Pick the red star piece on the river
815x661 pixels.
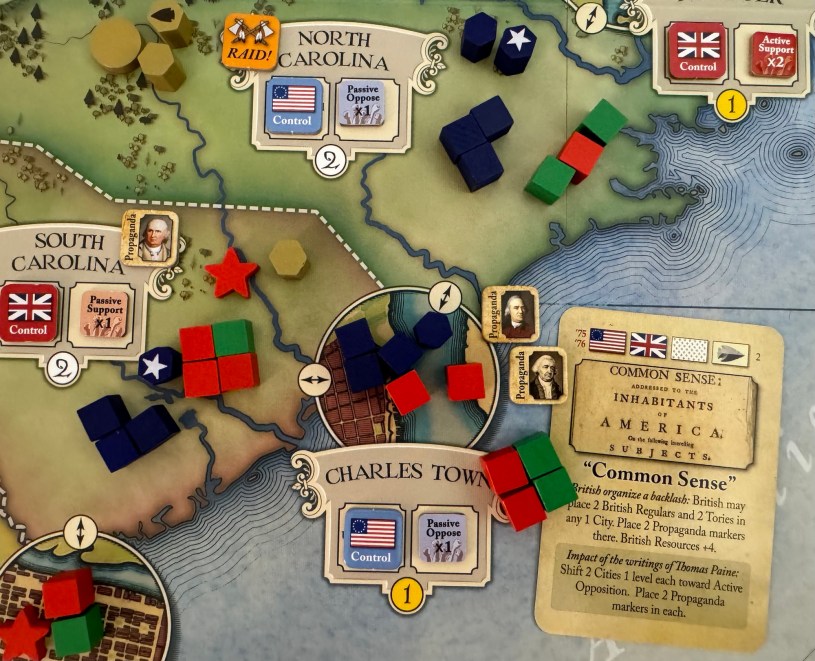231,273
